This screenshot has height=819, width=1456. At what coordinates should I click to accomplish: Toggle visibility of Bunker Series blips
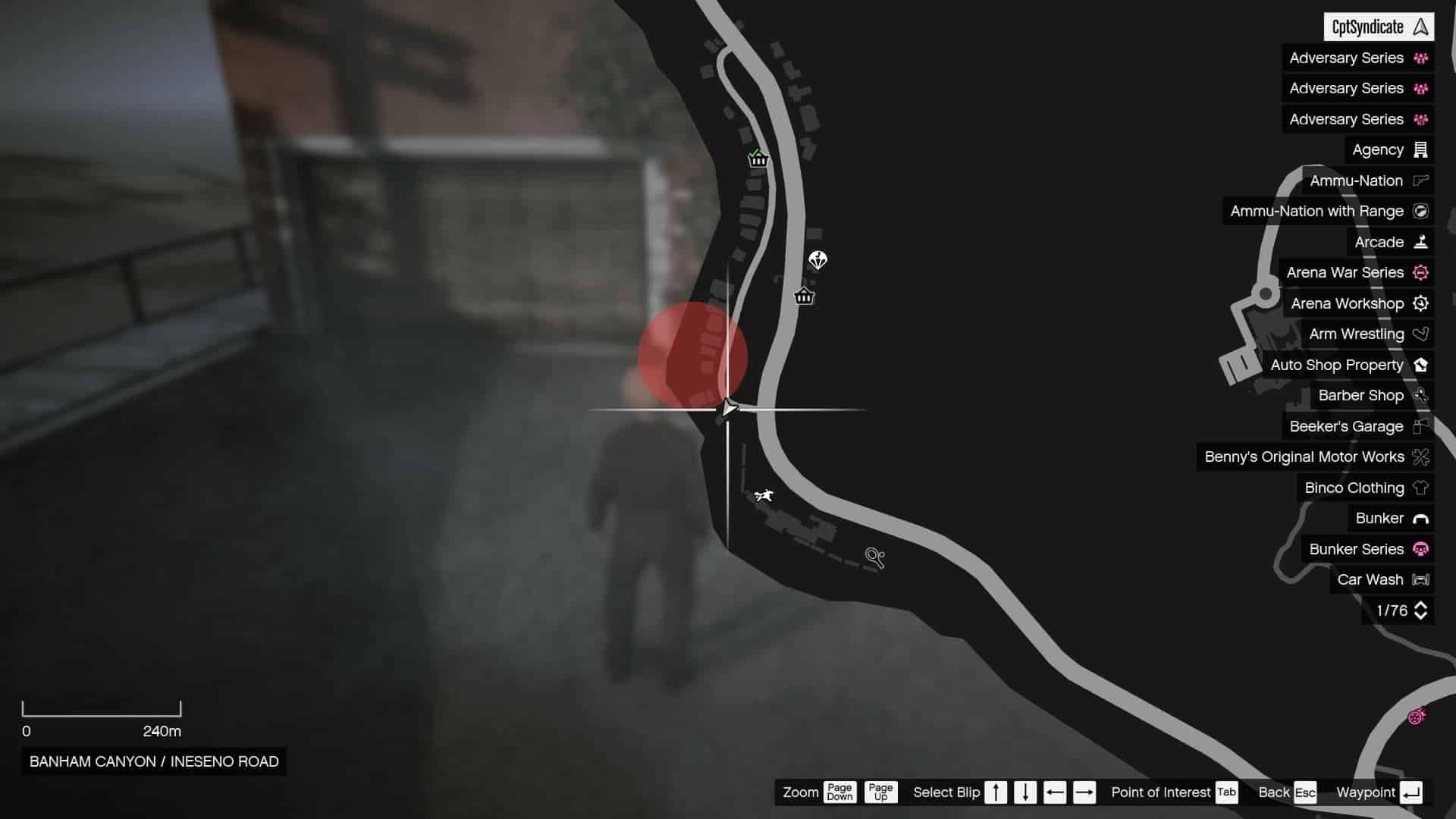pos(1357,549)
